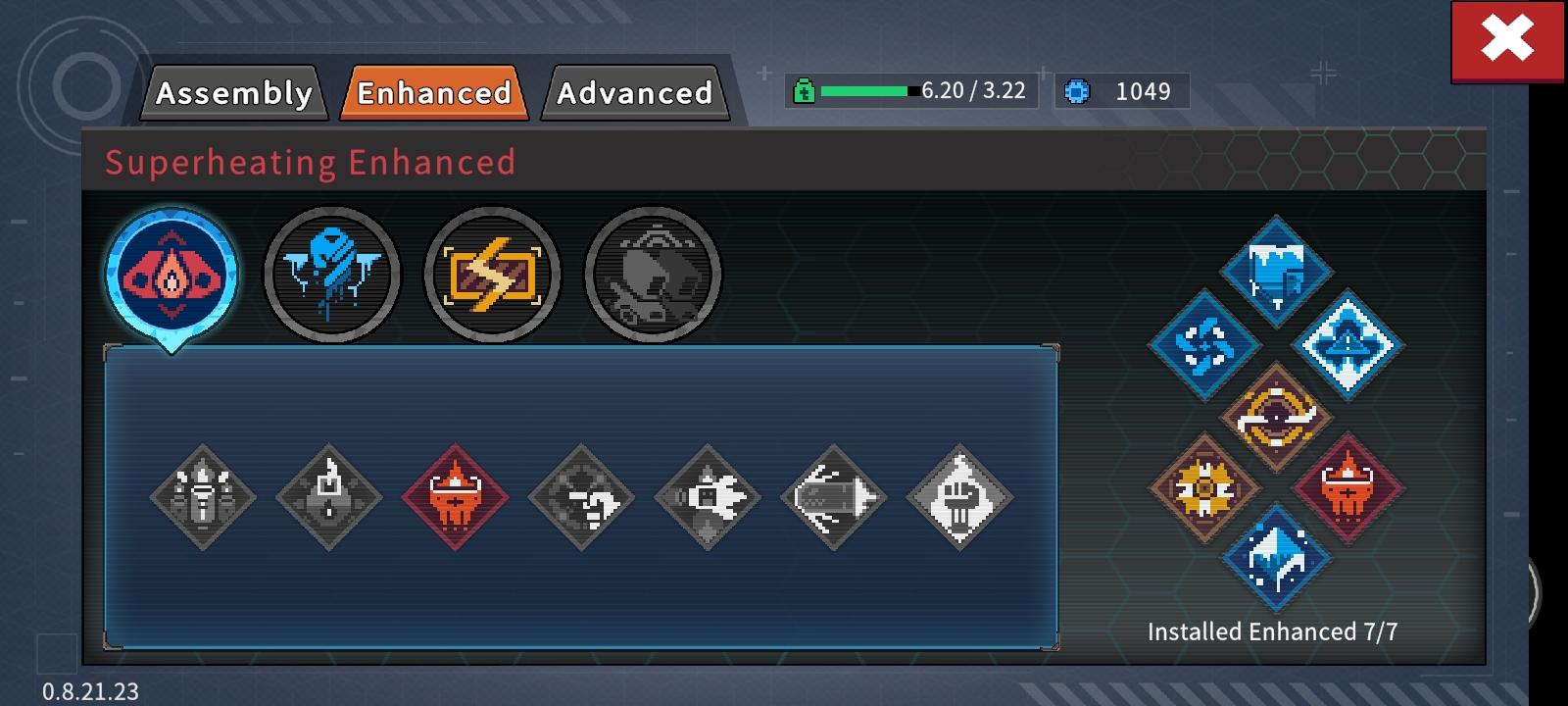Select the fist-holding-torch mod at the row end
Screen dimensions: 1568x706
tap(957, 495)
